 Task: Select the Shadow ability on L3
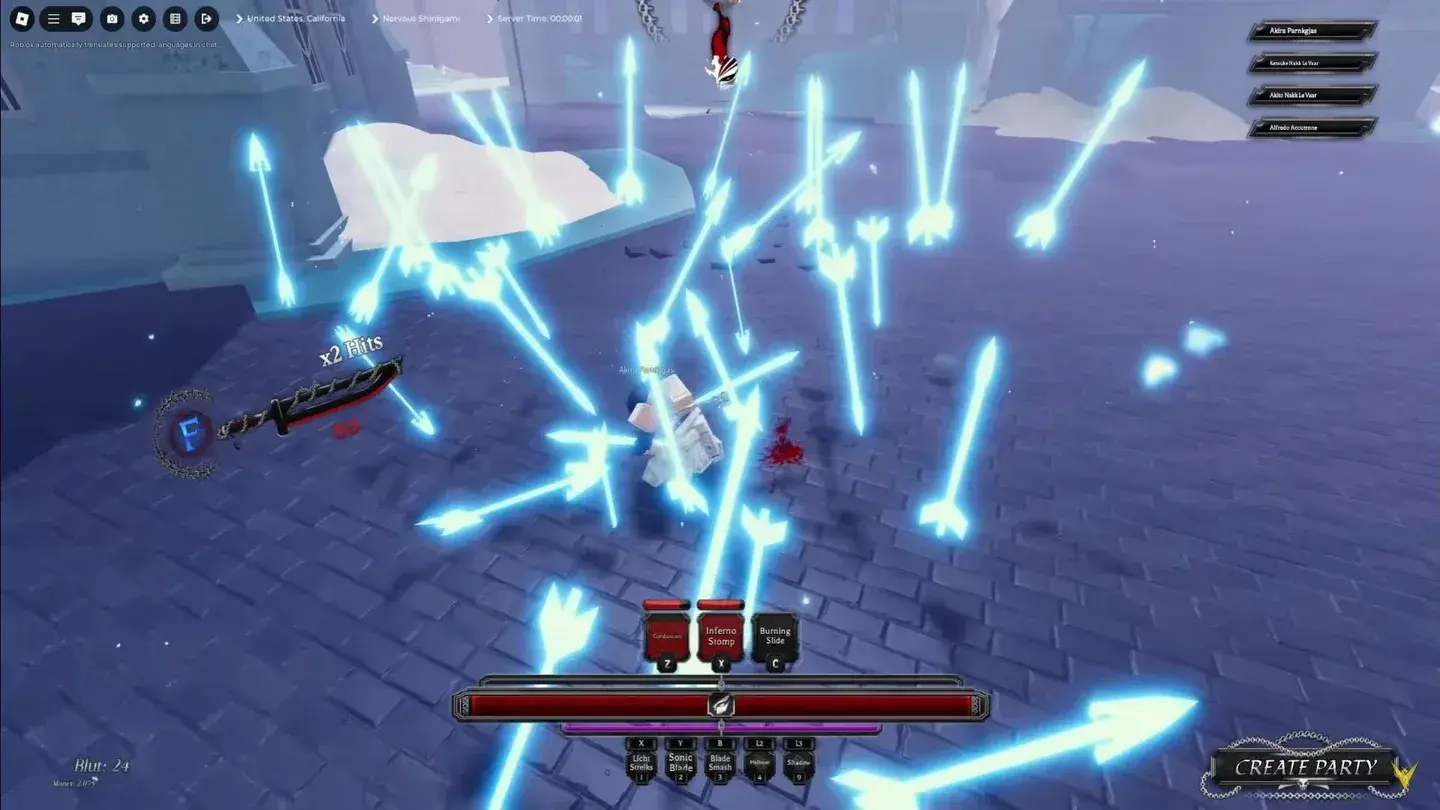799,763
